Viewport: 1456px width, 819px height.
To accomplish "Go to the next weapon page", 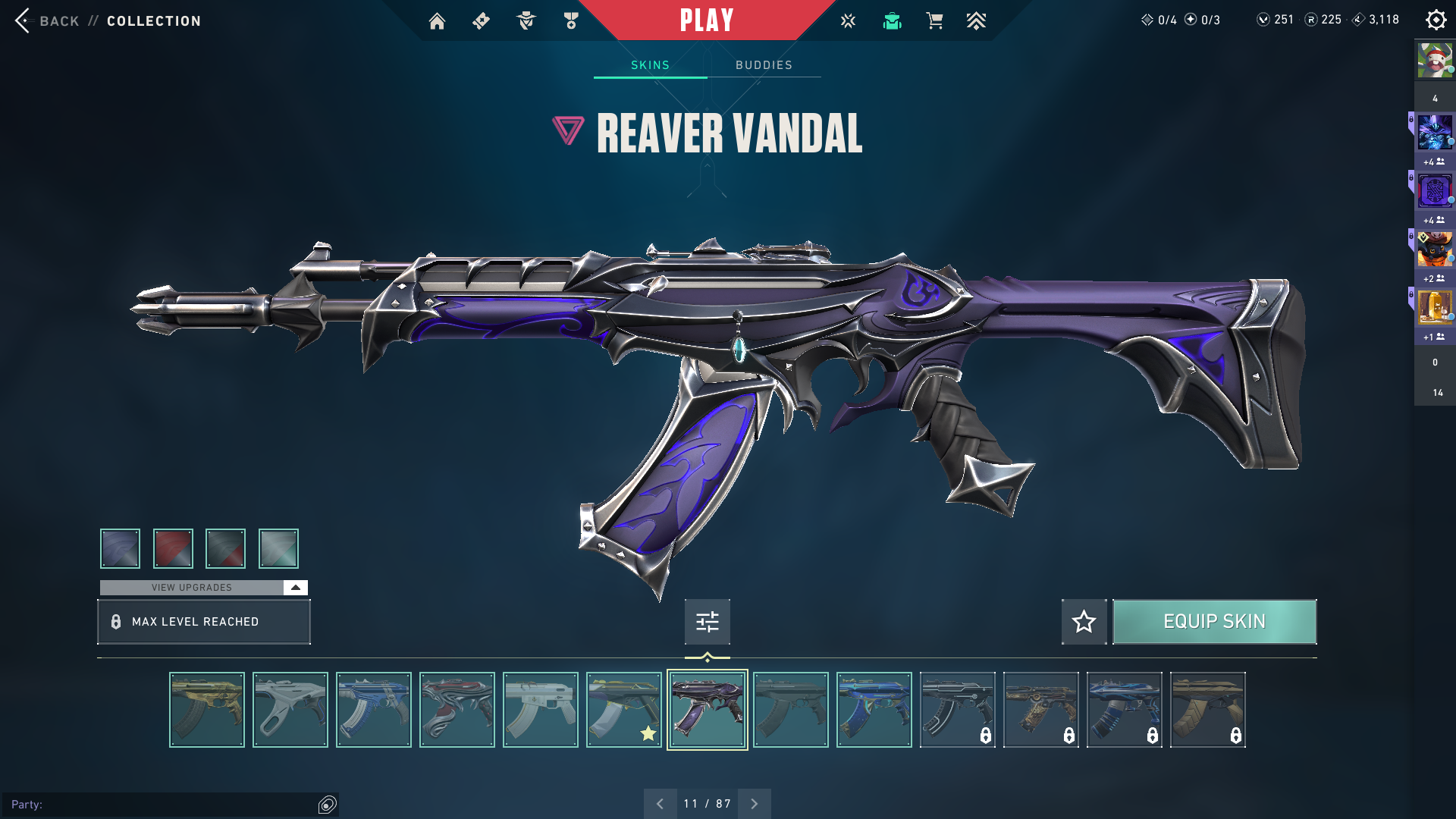I will 754,804.
